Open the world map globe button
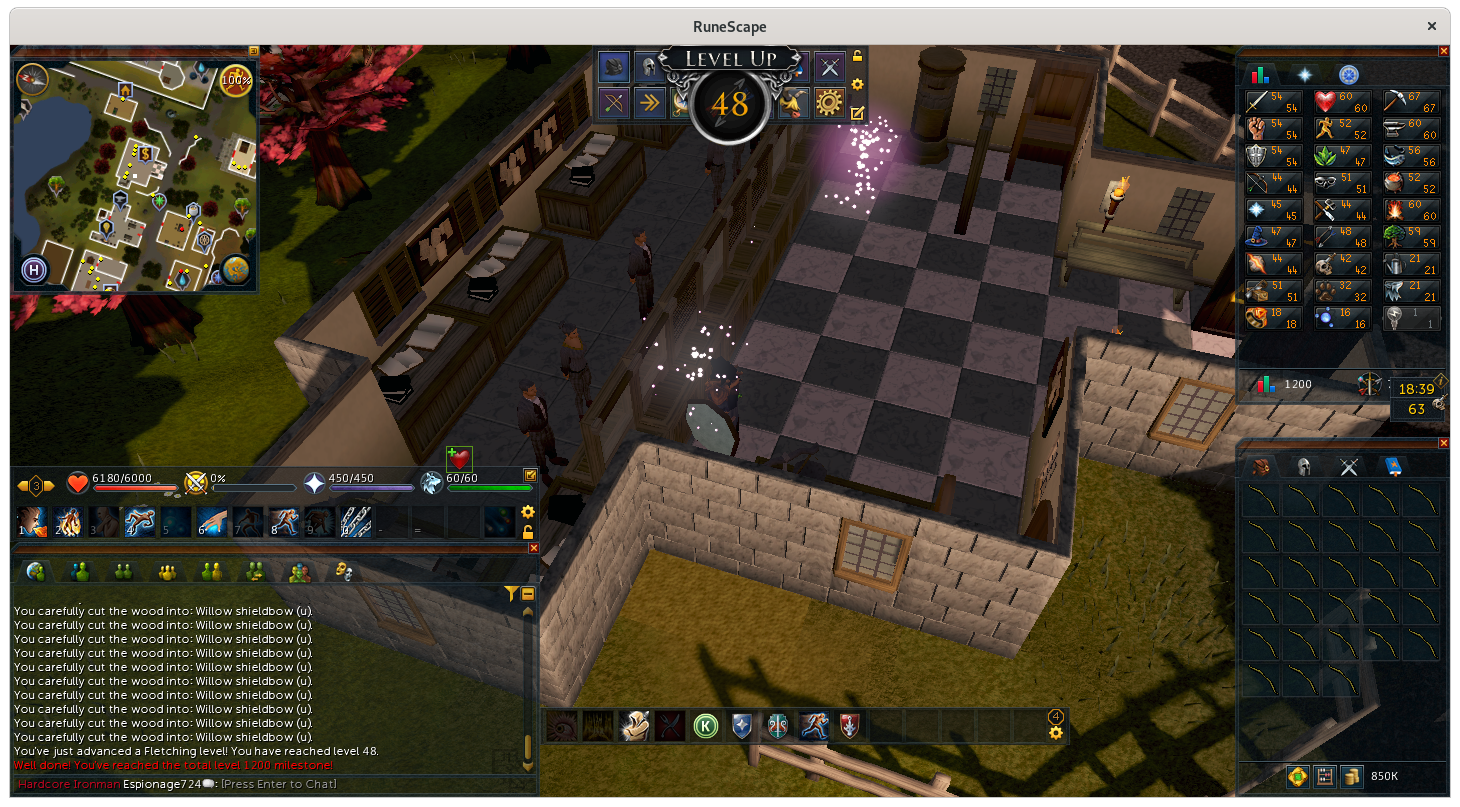Screen dimensions: 1460x807 coord(236,269)
